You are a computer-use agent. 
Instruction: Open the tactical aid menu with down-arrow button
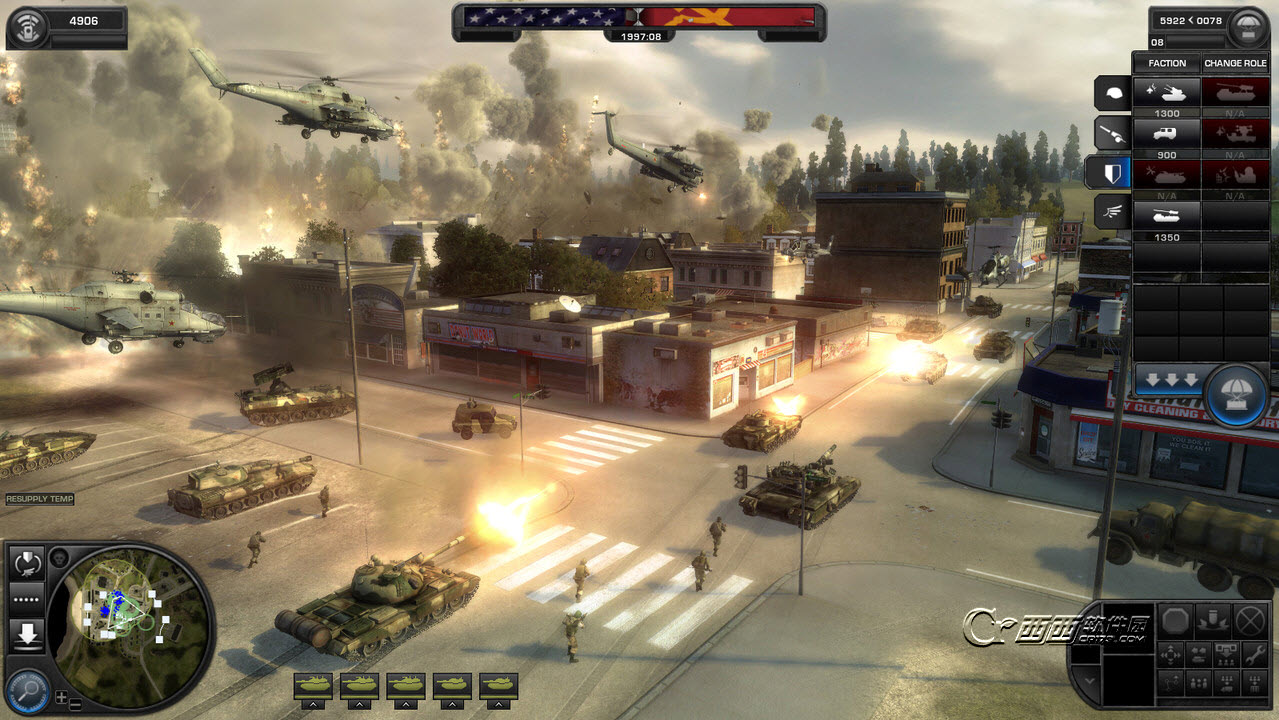(26, 634)
